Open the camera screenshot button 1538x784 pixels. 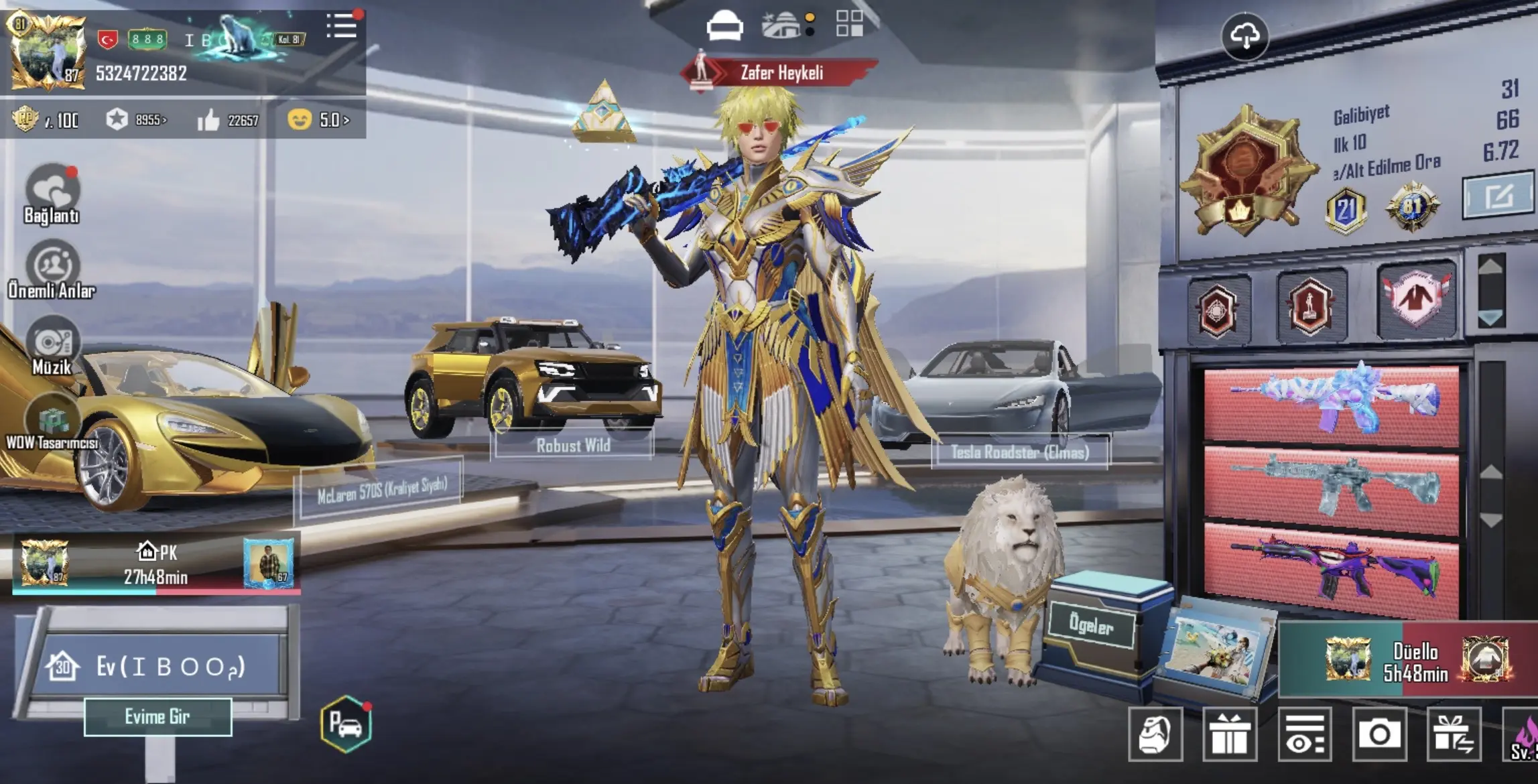coord(1379,735)
